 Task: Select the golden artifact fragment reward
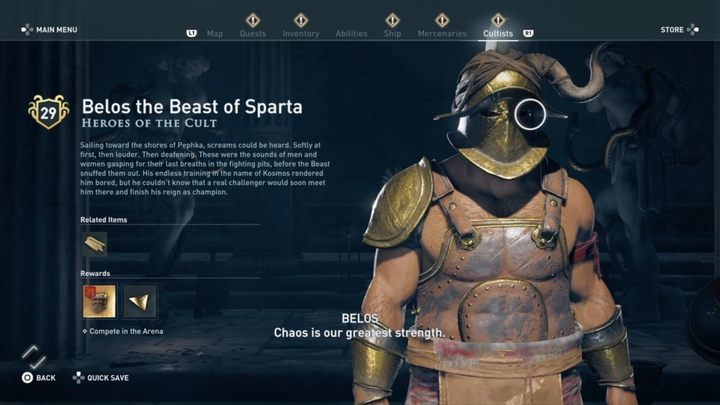pyautogui.click(x=139, y=300)
